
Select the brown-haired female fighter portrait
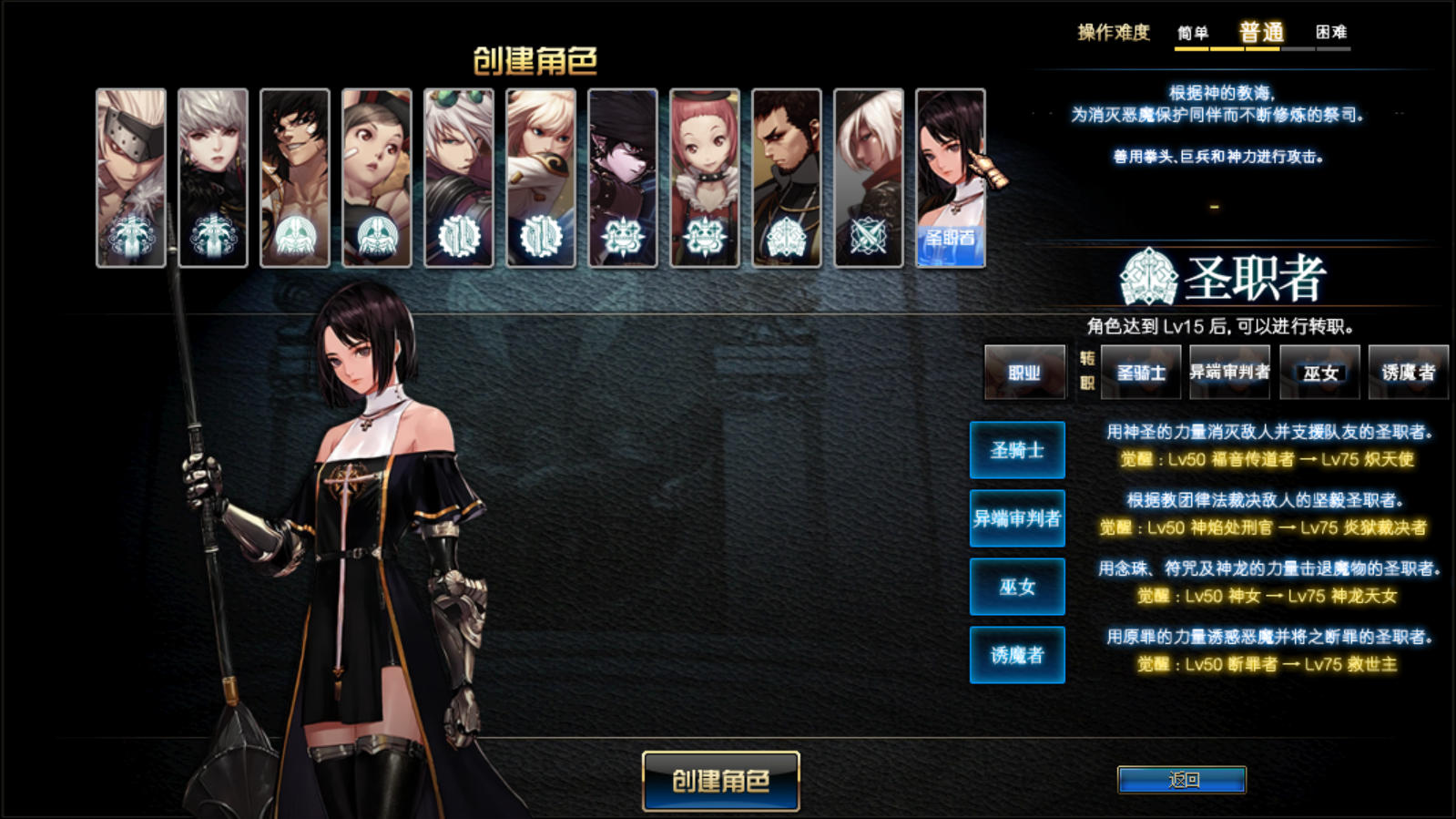pyautogui.click(x=377, y=178)
